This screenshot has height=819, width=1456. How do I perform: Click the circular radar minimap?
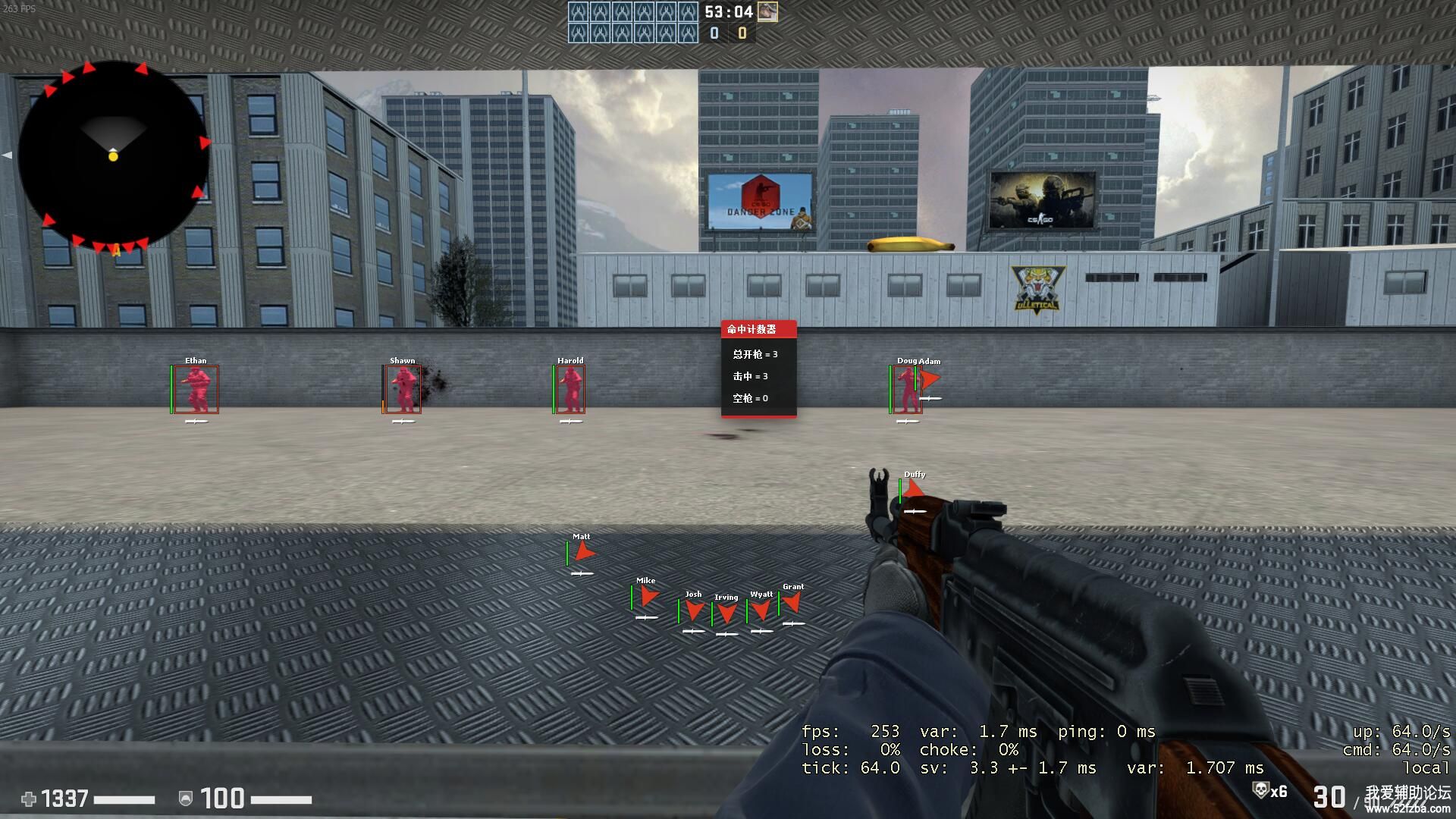tap(113, 155)
